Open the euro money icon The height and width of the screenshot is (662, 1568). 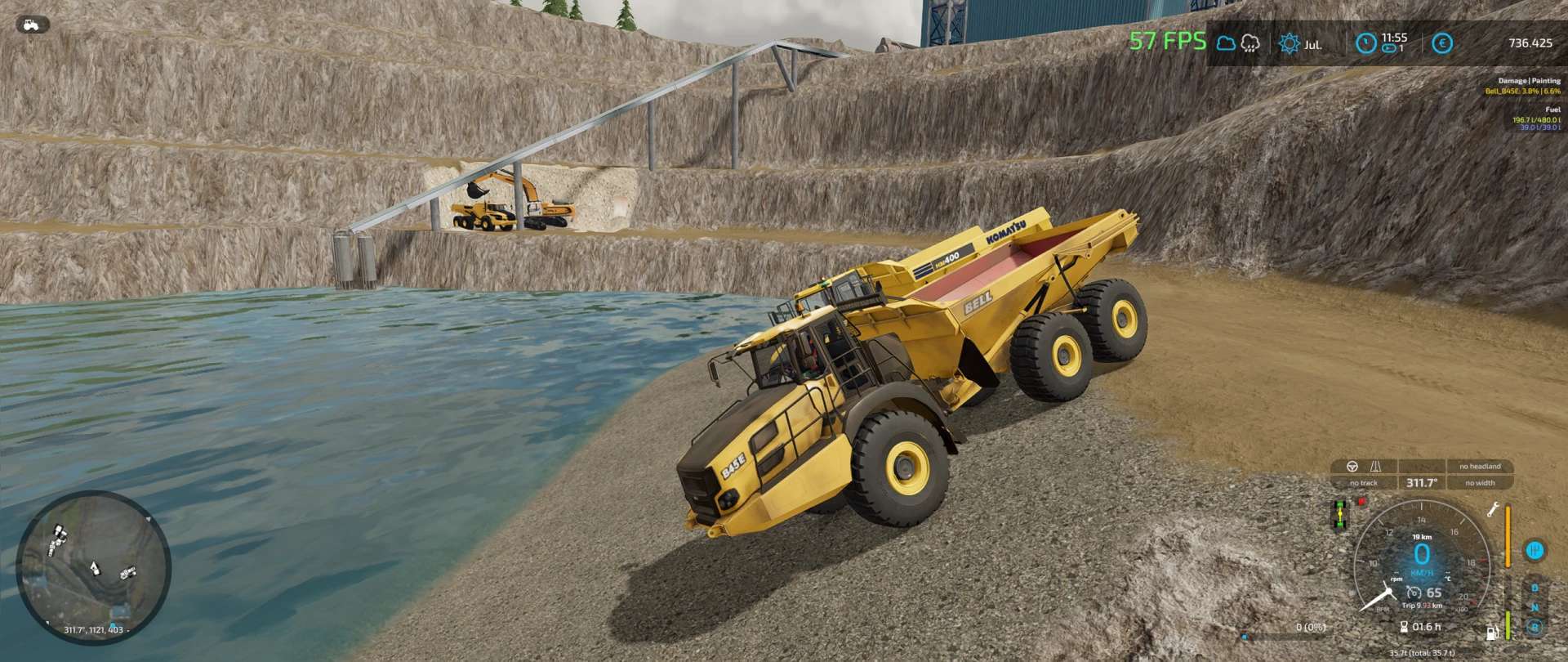[1442, 43]
